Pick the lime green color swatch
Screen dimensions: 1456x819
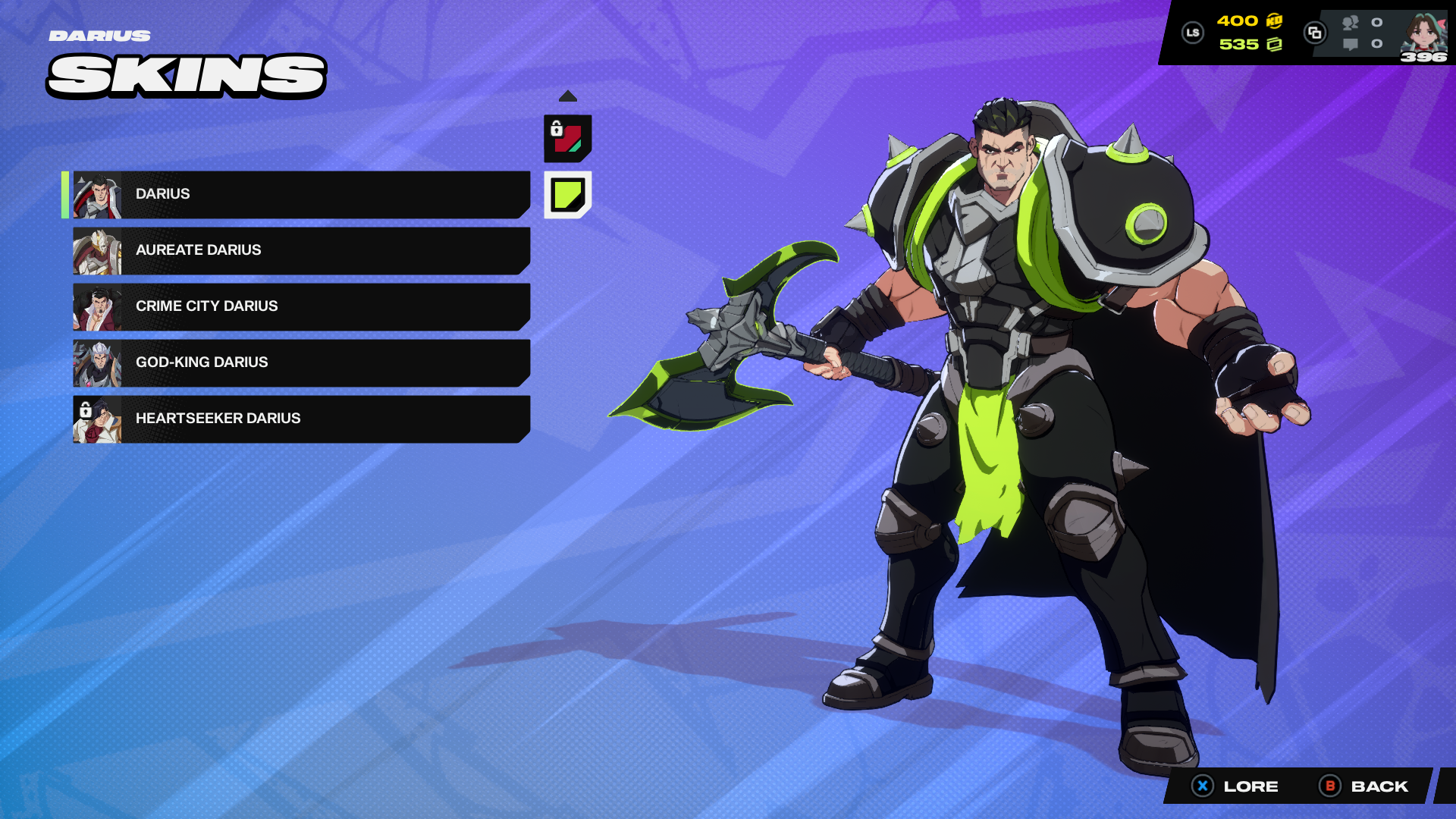click(x=567, y=195)
